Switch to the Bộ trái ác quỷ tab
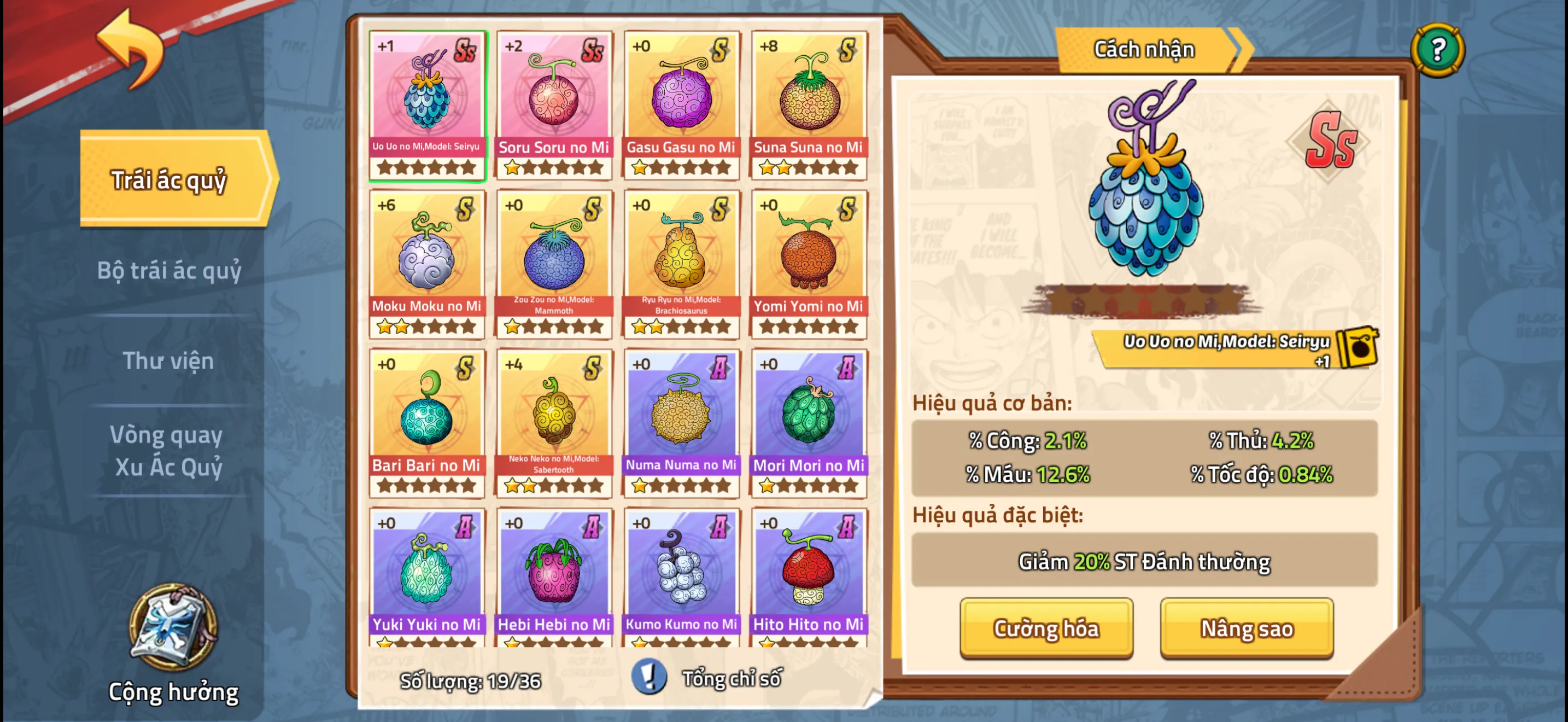This screenshot has width=1568, height=722. pos(169,270)
